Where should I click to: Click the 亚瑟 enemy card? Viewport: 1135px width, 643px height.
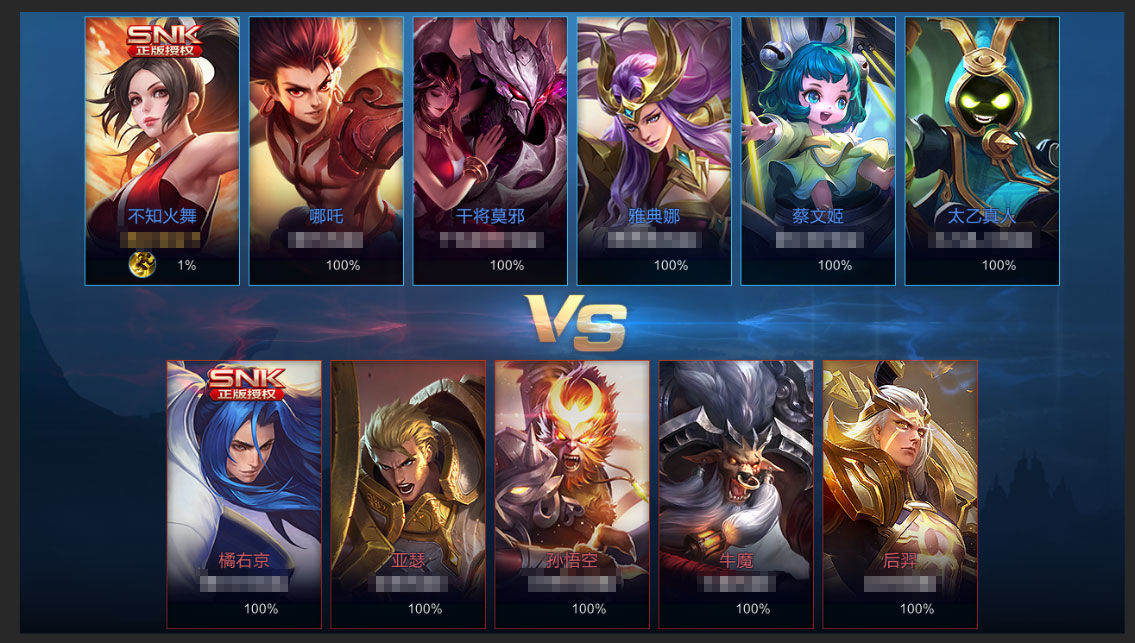408,494
